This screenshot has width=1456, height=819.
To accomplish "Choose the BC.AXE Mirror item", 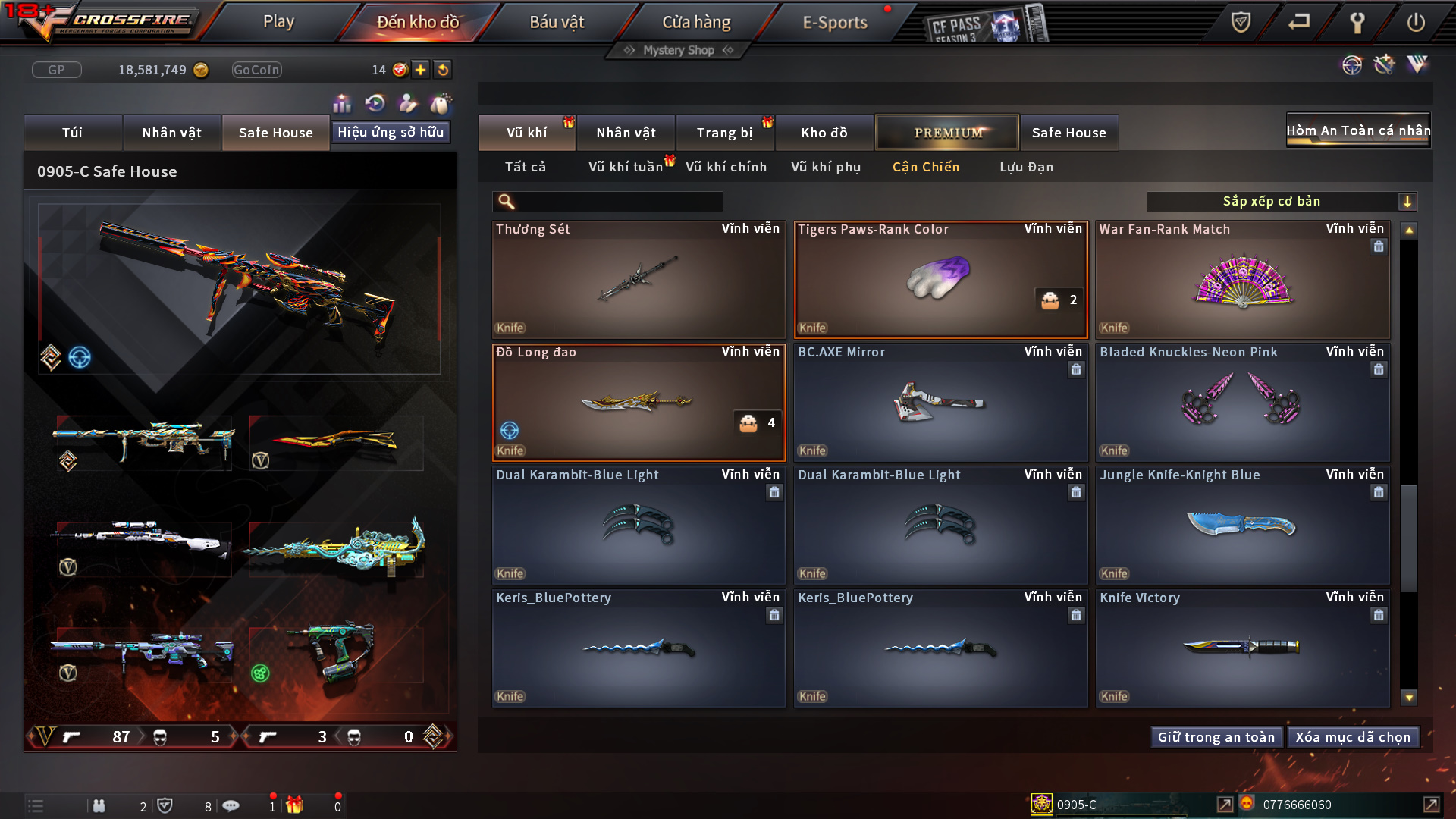I will 940,403.
